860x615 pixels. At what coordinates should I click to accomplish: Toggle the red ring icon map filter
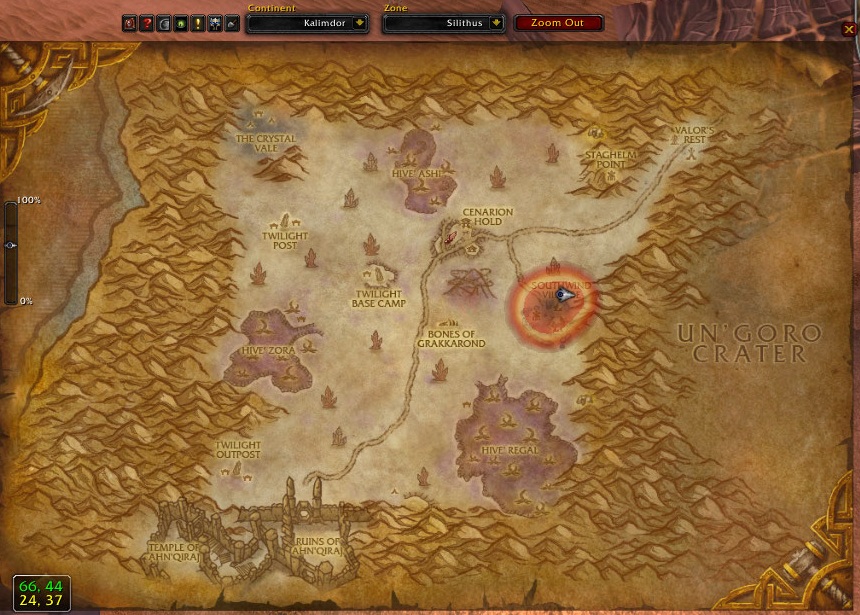[x=130, y=23]
